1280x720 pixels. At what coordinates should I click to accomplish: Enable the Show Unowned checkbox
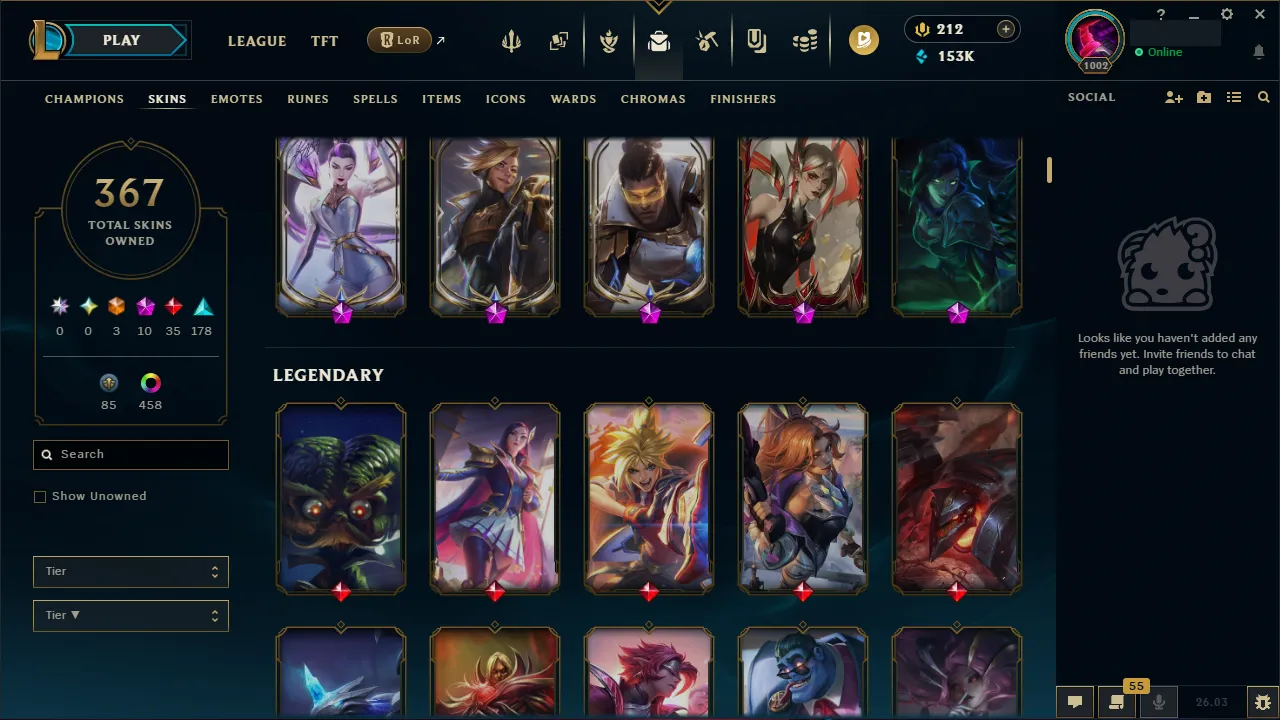coord(40,496)
